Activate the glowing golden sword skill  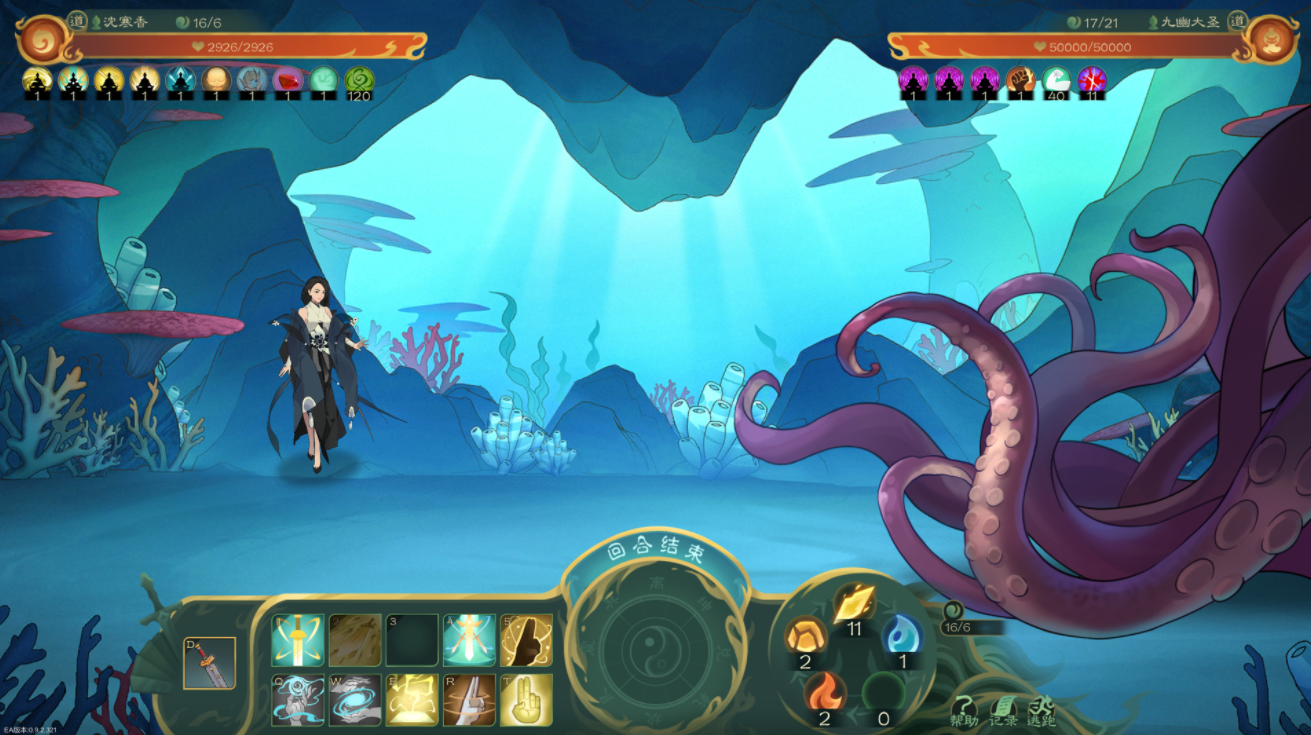coord(298,640)
